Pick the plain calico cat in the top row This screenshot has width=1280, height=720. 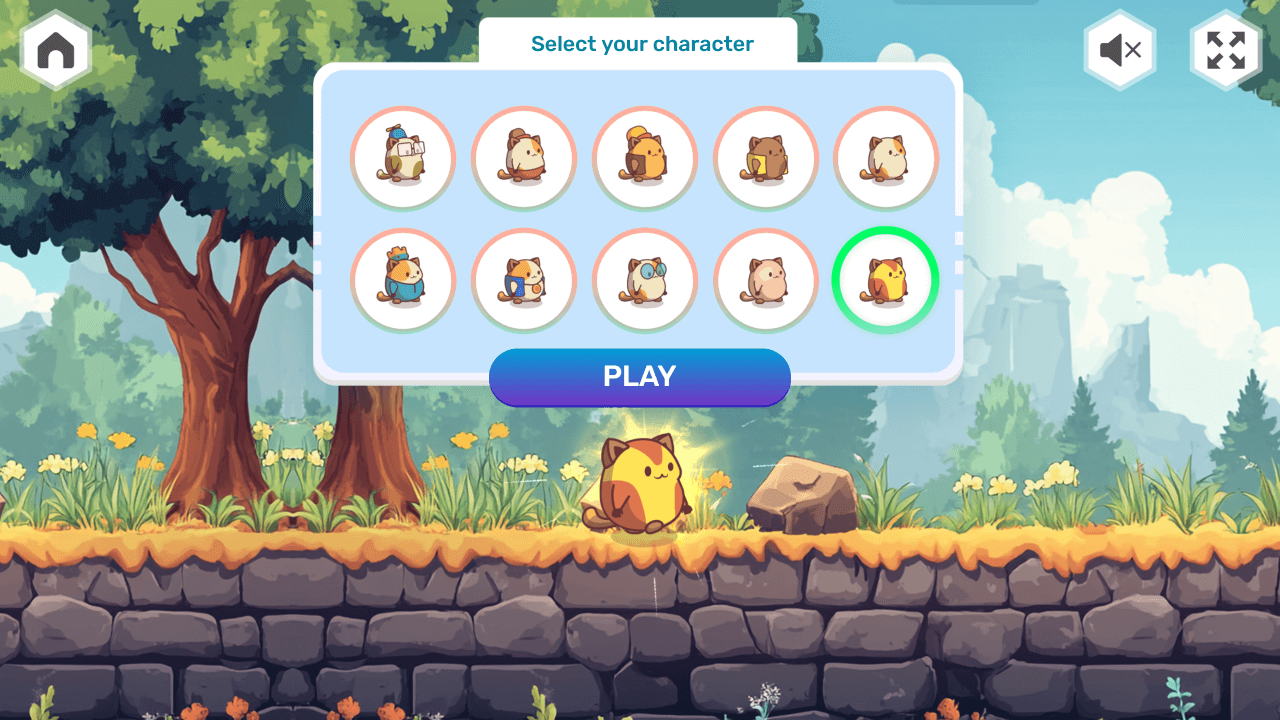[885, 158]
